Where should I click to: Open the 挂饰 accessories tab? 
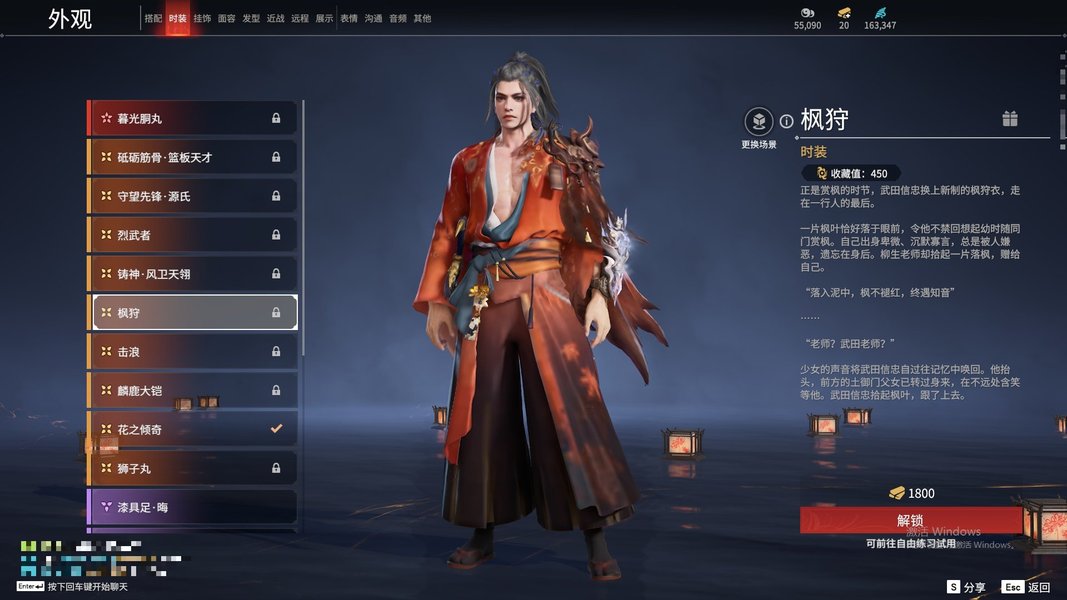[x=202, y=18]
